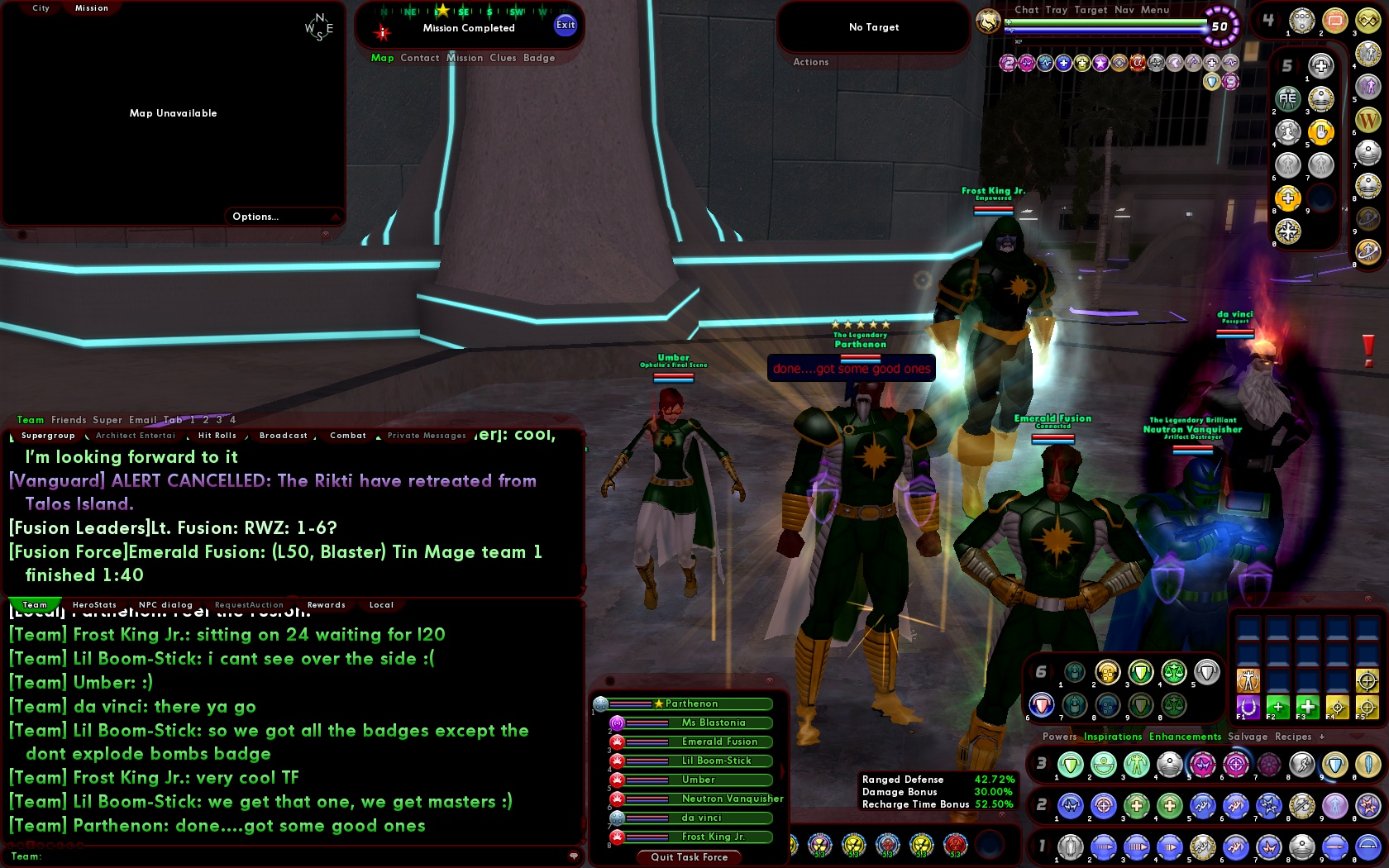Toggle the silver shield power in tray 6
The image size is (1389, 868).
tap(1205, 672)
